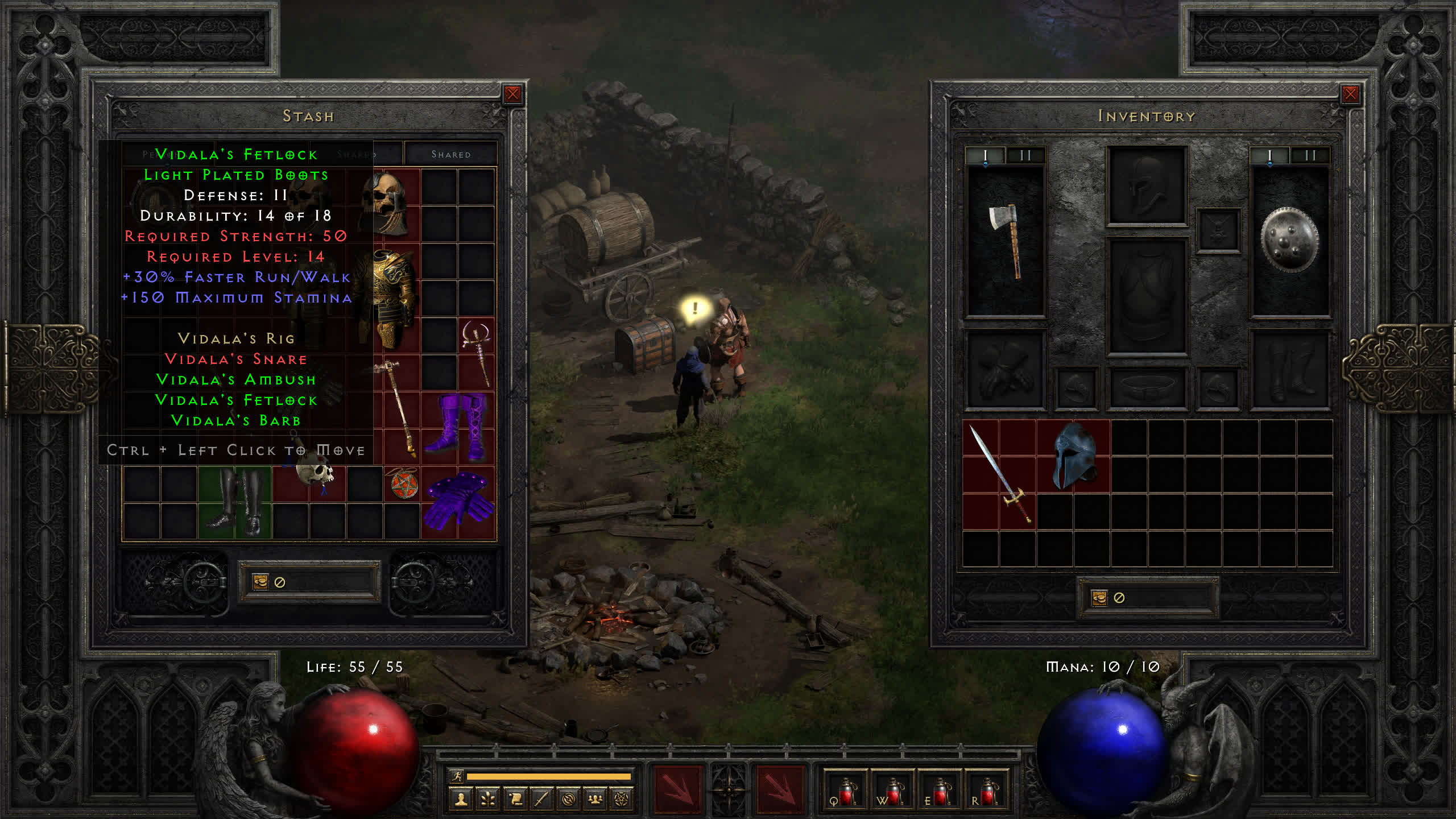Toggle run/walk with the running man icon
1456x819 pixels.
click(457, 776)
